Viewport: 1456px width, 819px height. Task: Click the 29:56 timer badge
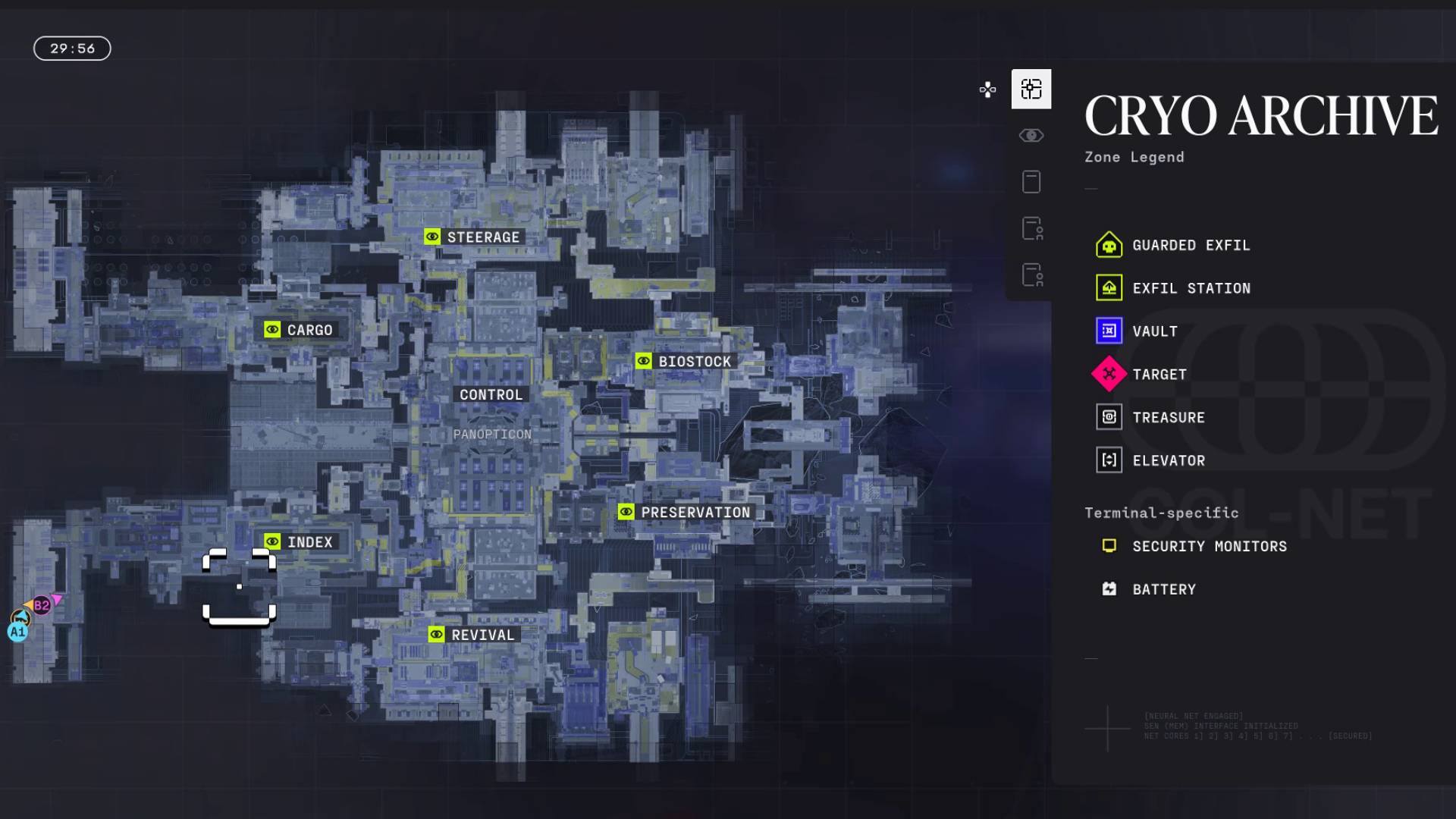(72, 48)
